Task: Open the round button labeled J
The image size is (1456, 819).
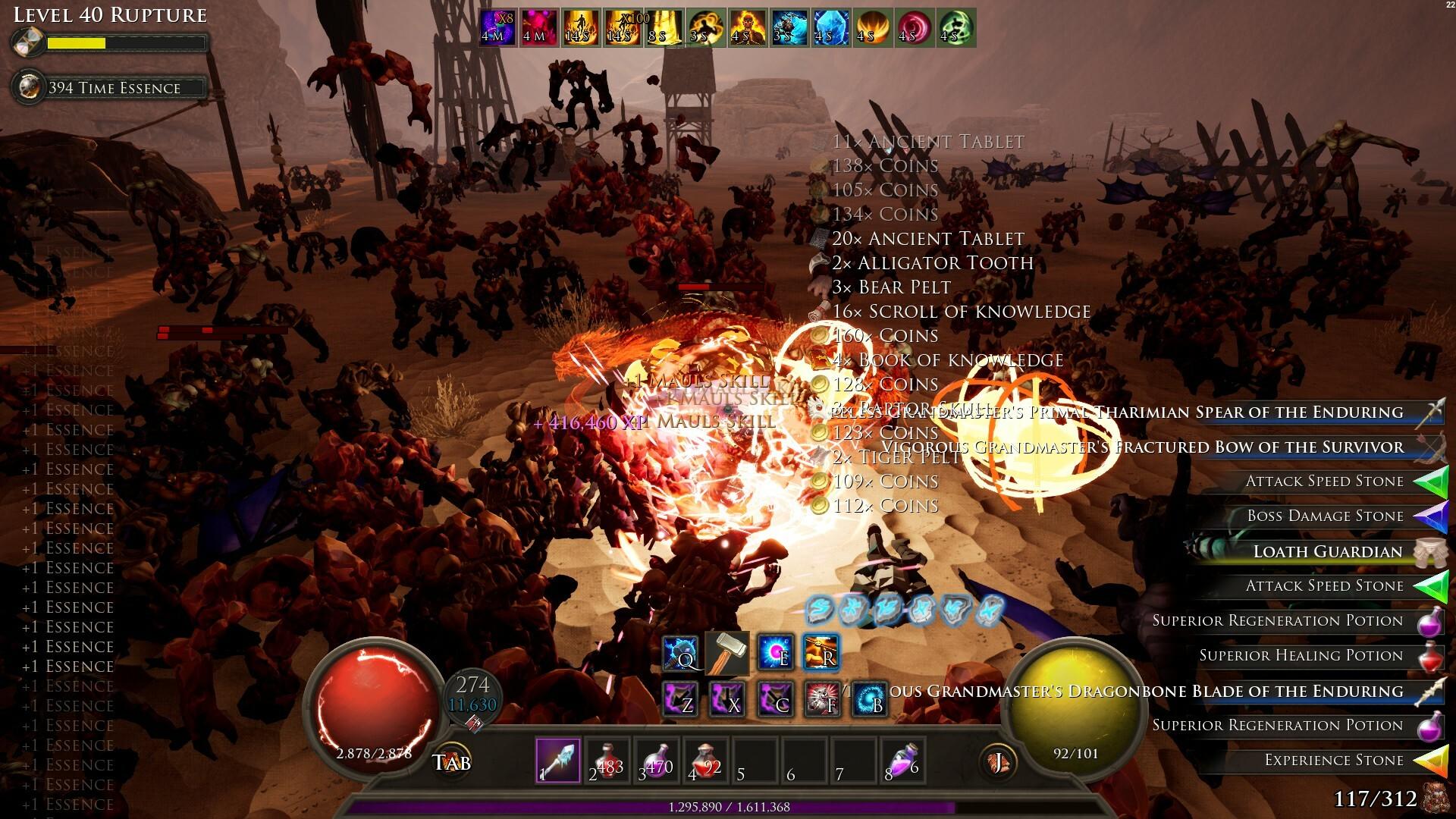Action: pyautogui.click(x=998, y=761)
